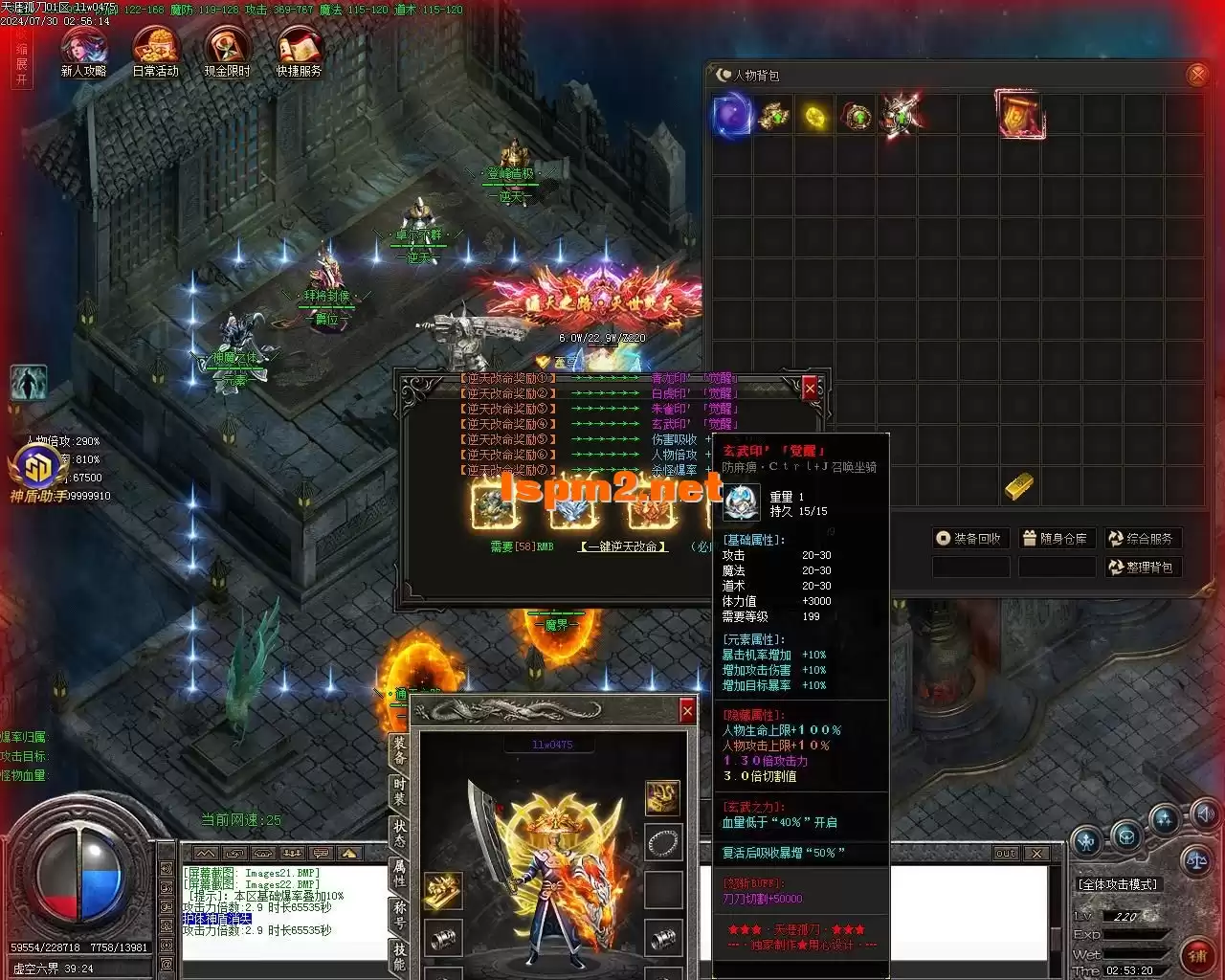The height and width of the screenshot is (980, 1225).
Task: Open the 快捷服务 quick services icon
Action: click(x=299, y=50)
